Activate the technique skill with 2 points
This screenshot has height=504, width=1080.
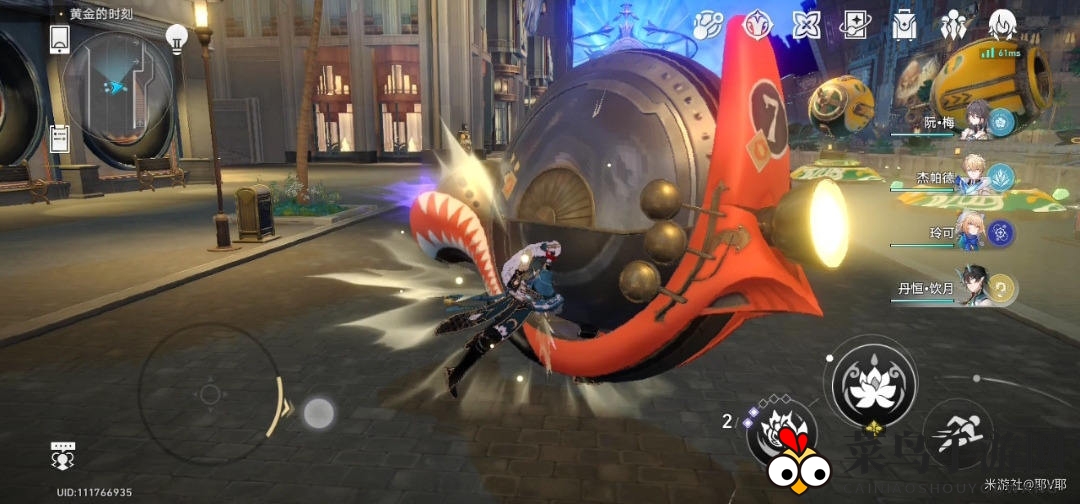tap(783, 432)
